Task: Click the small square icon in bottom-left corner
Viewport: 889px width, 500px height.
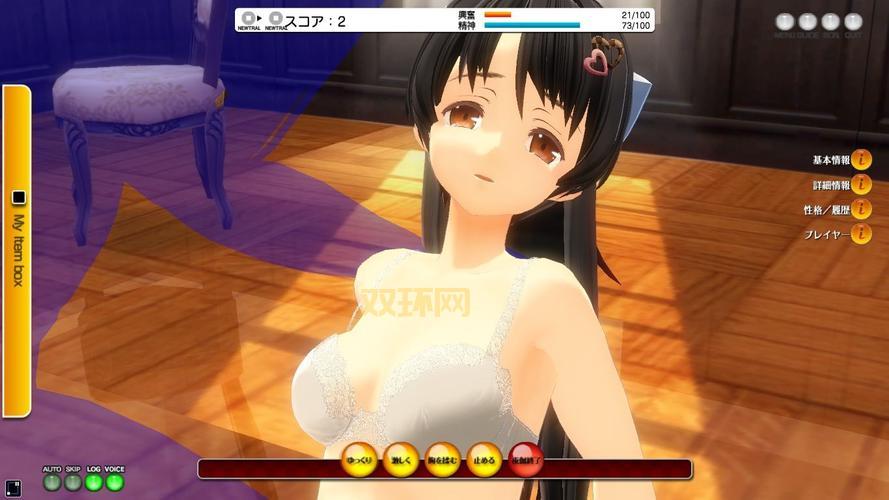Action: [13, 489]
